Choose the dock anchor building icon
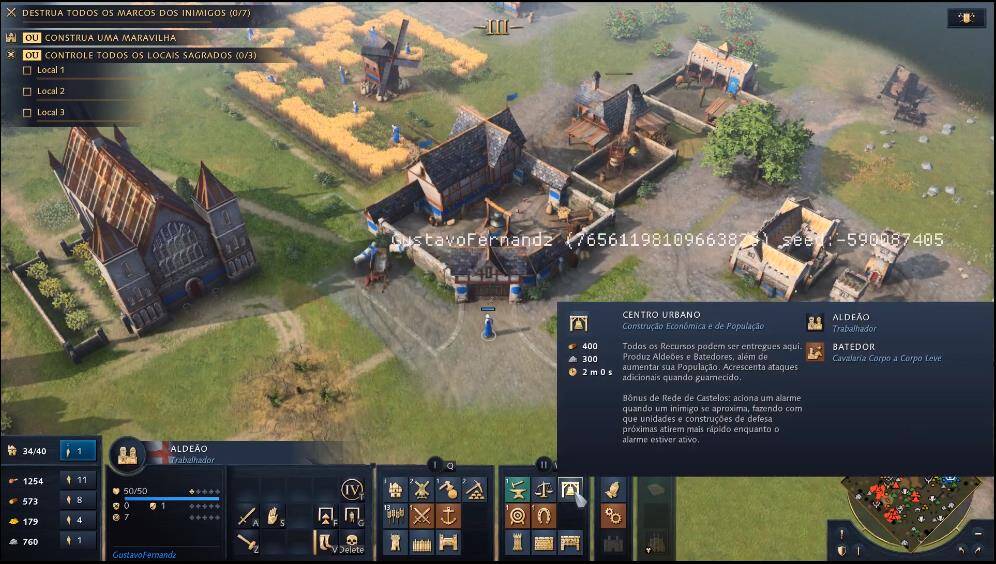The width and height of the screenshot is (996, 564). tap(449, 516)
